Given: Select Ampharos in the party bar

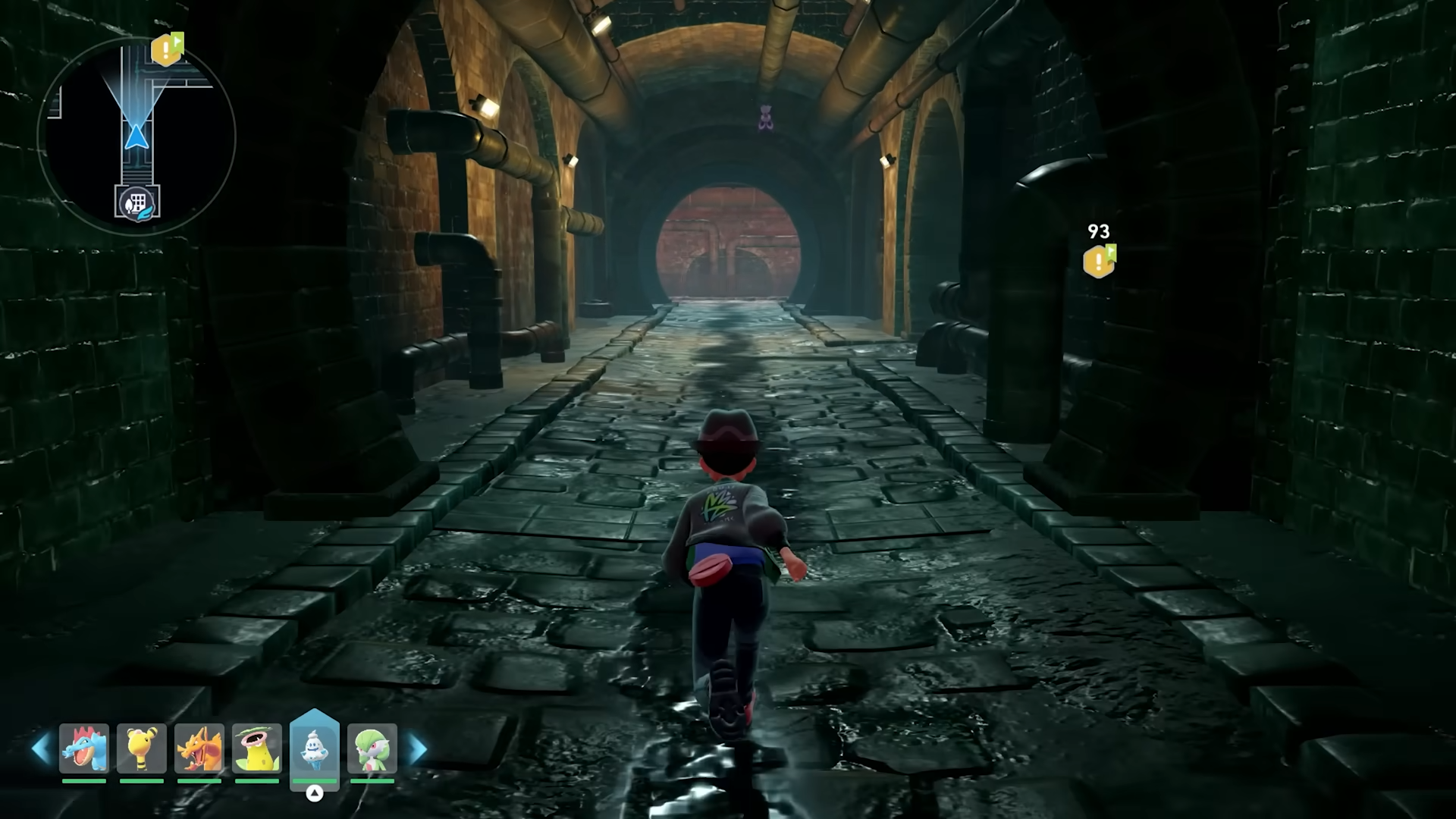Looking at the screenshot, I should coord(142,749).
